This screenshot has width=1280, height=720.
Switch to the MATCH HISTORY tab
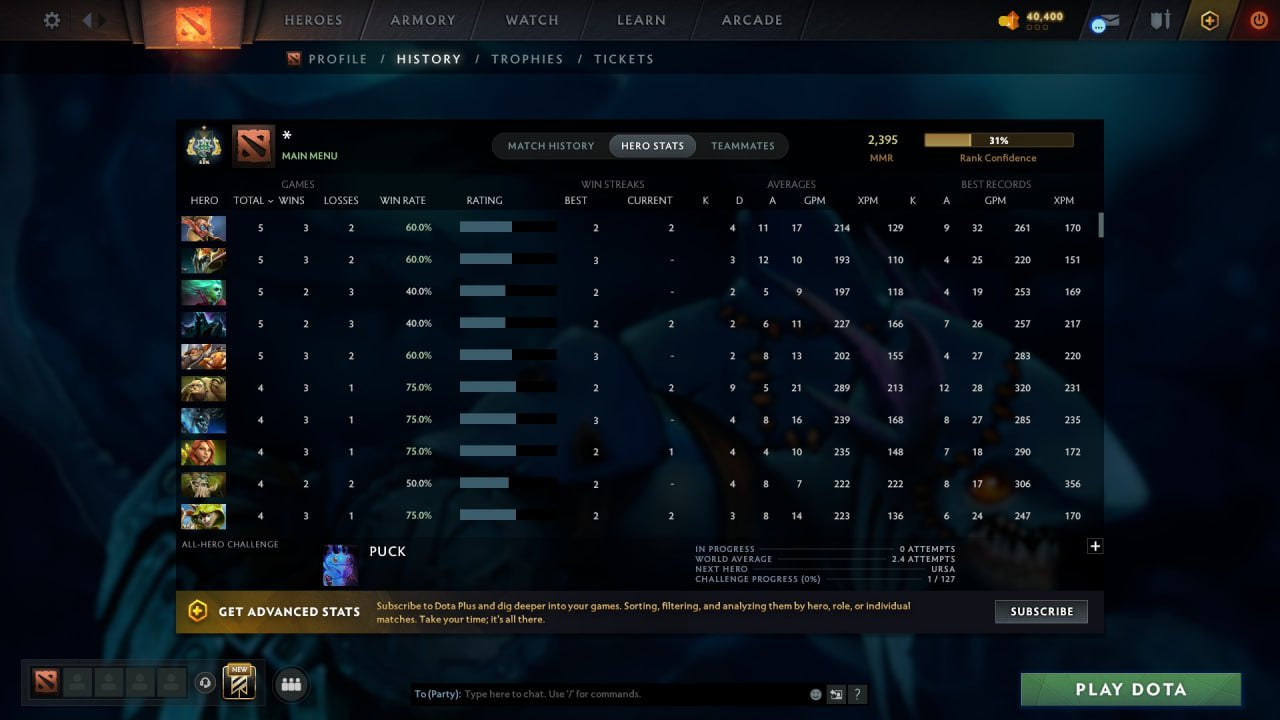coord(550,145)
